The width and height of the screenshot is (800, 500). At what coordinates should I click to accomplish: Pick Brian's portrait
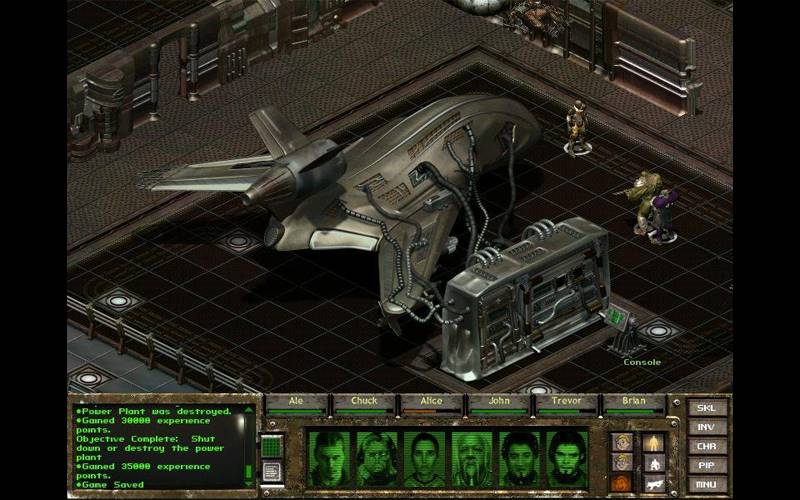tap(567, 457)
